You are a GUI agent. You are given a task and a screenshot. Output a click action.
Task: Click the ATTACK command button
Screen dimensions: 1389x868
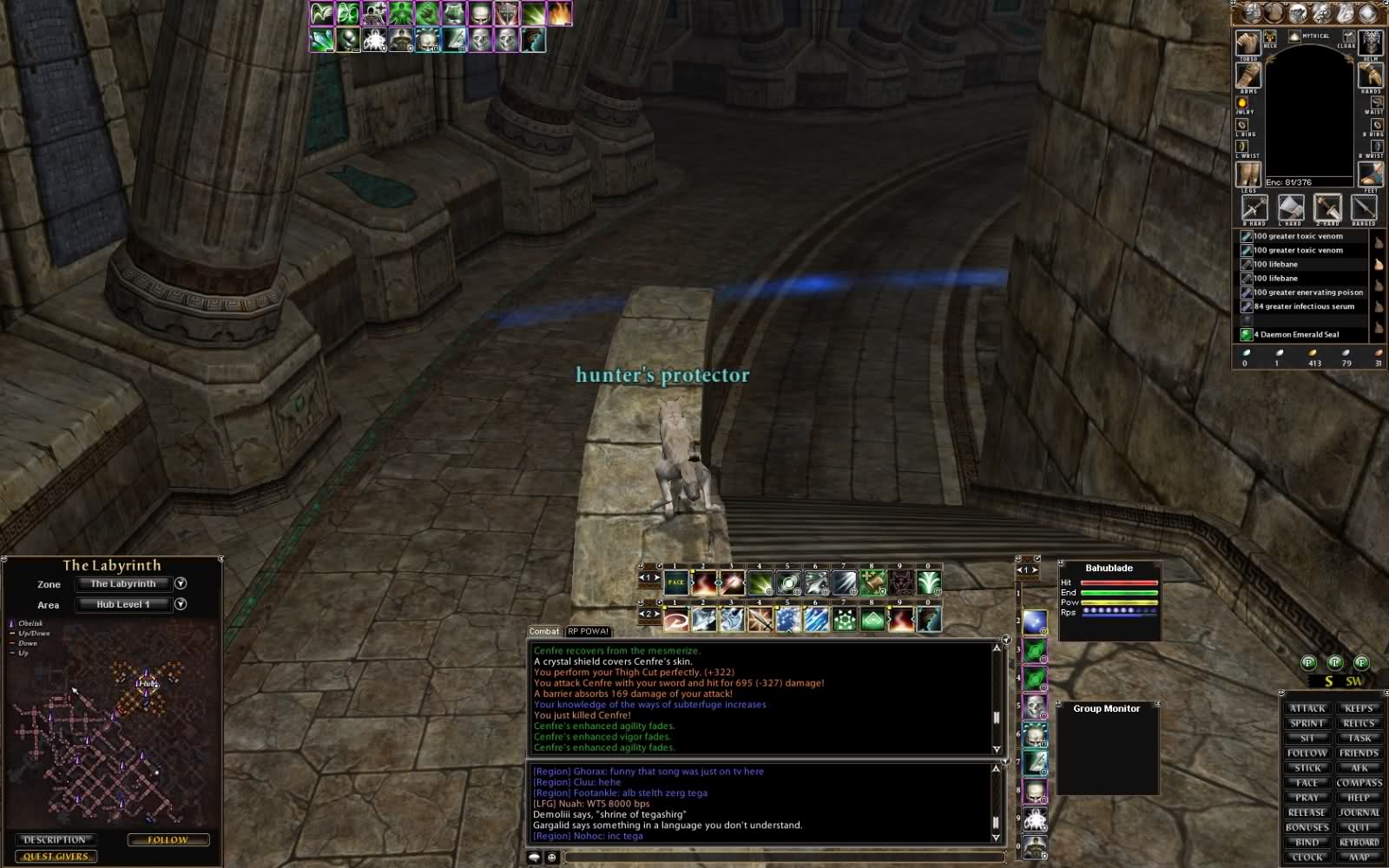[1307, 708]
